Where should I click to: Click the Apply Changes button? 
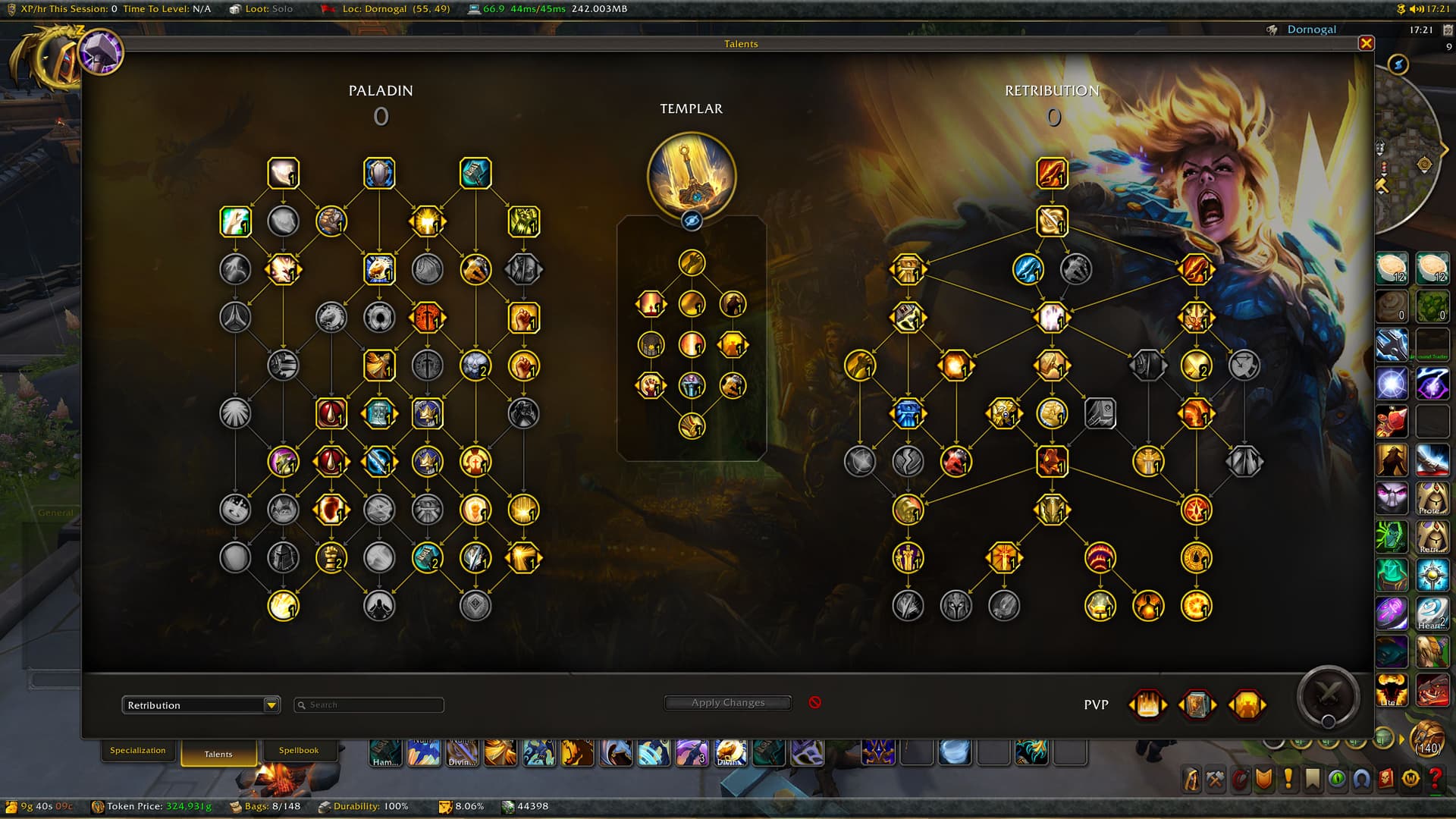click(727, 703)
